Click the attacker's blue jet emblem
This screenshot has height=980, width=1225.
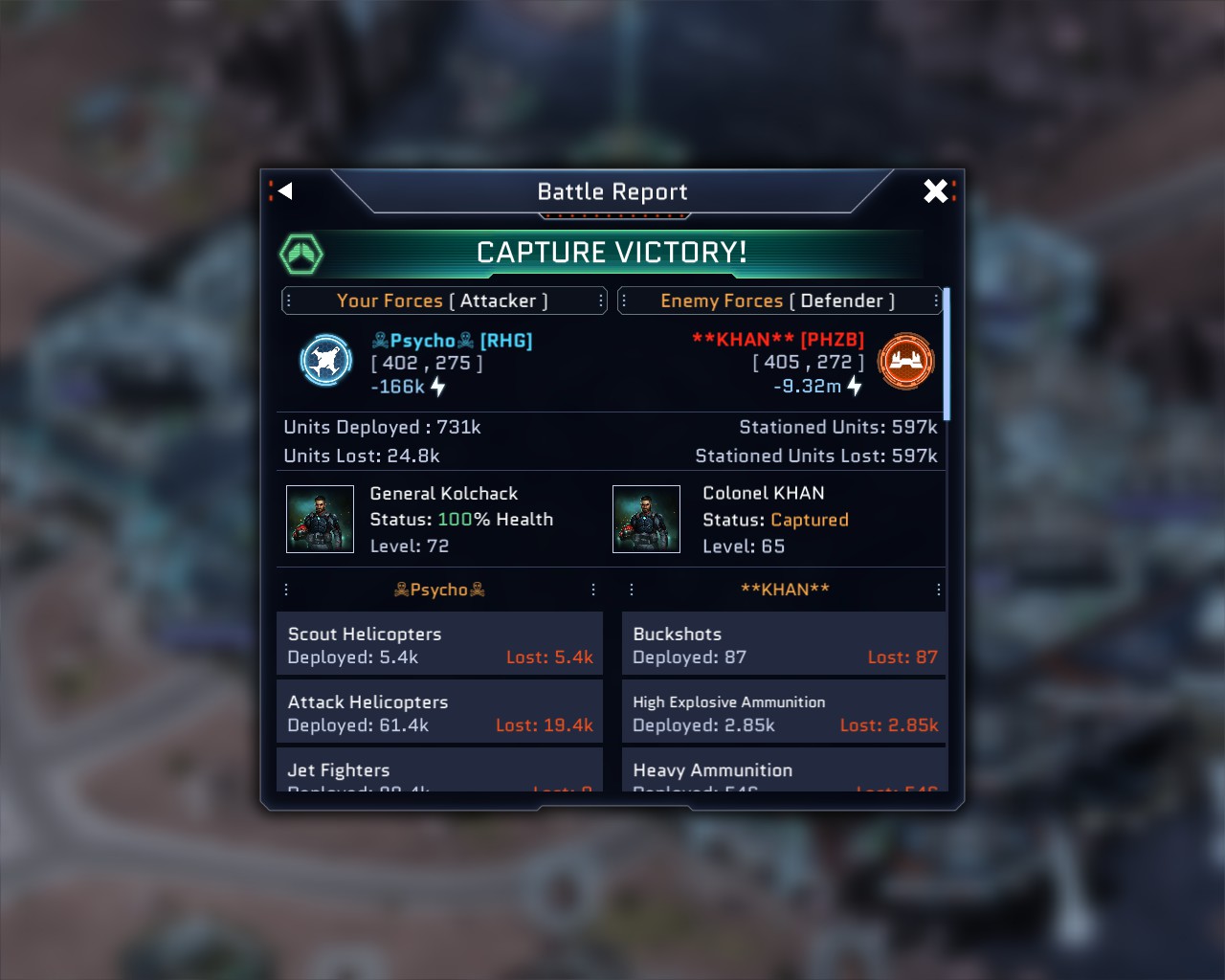(326, 361)
